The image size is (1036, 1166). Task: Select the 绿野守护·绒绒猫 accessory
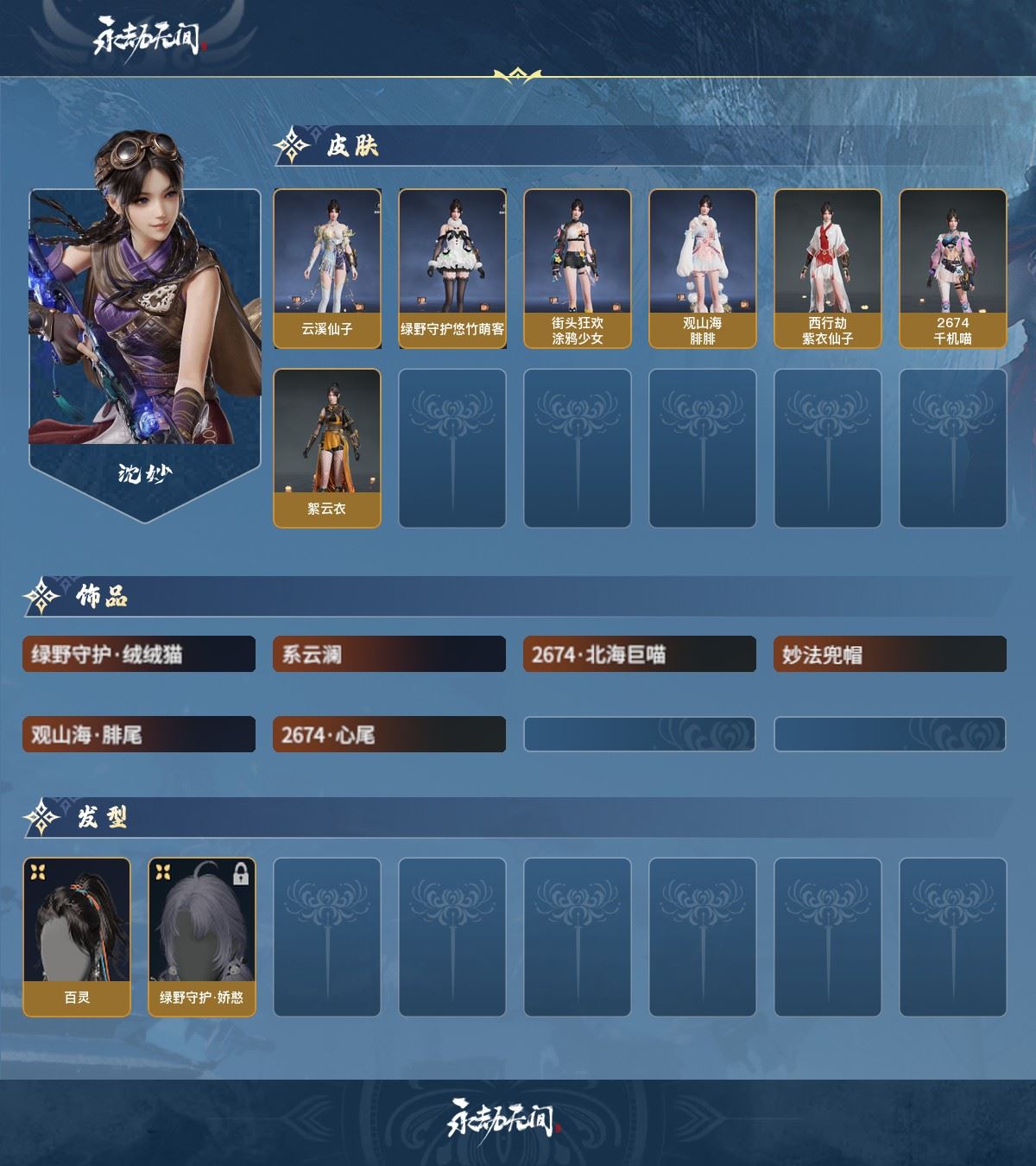click(x=139, y=655)
